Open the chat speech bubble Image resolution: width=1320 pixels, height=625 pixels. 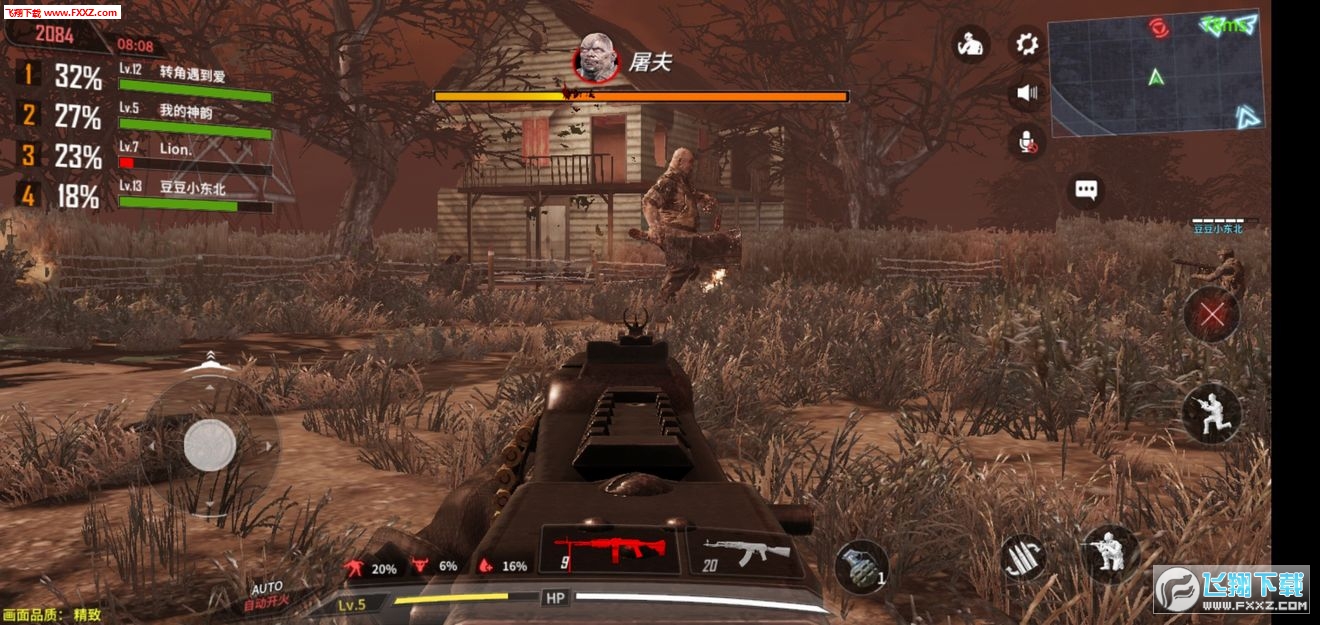(1086, 189)
